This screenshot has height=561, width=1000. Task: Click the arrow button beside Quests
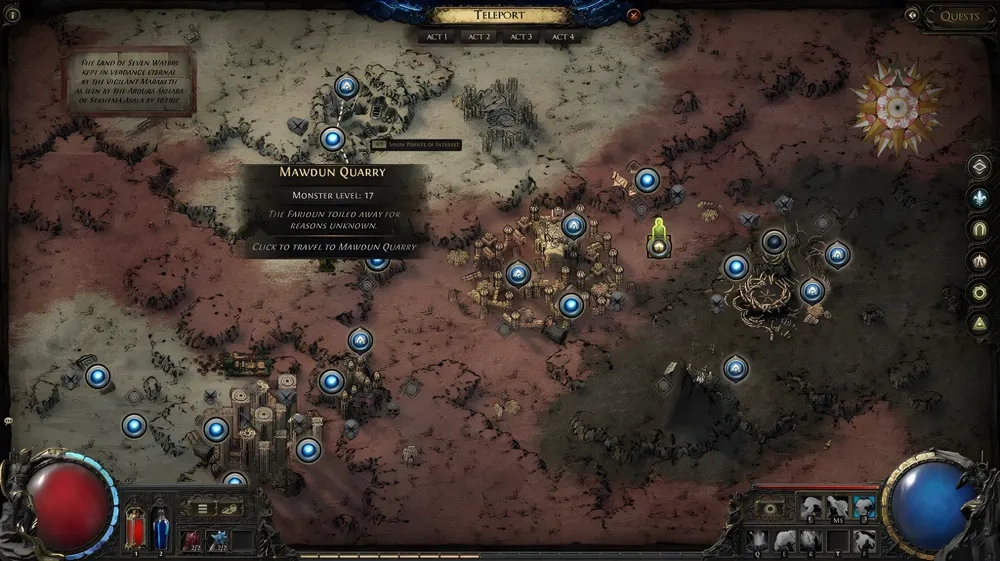tap(912, 15)
